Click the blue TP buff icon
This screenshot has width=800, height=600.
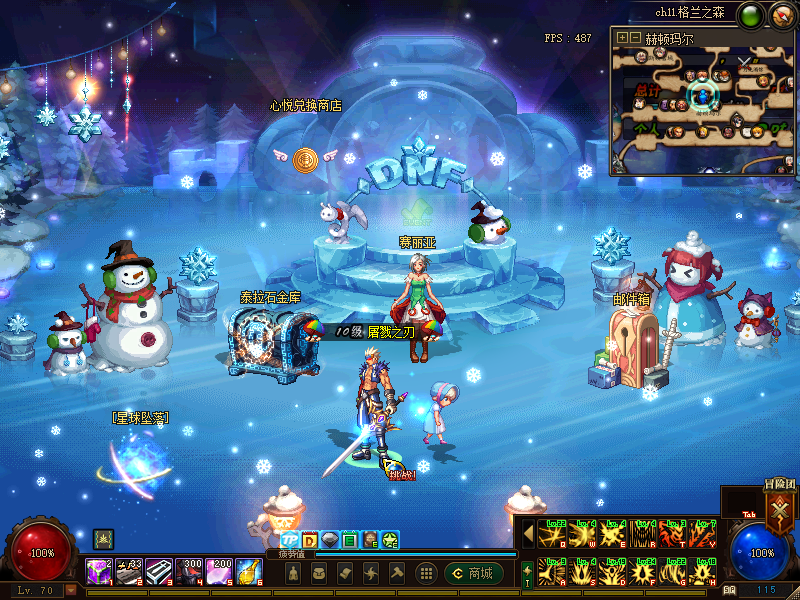(290, 541)
